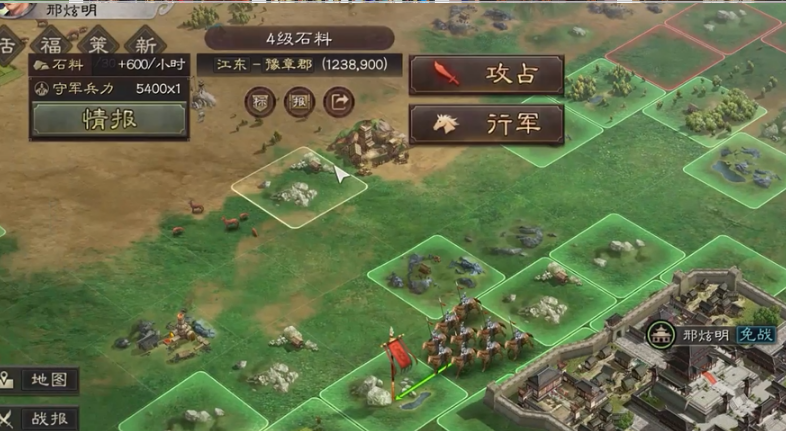Click the 江东-豫章郡 coordinates label
Image resolution: width=786 pixels, height=431 pixels.
click(302, 64)
